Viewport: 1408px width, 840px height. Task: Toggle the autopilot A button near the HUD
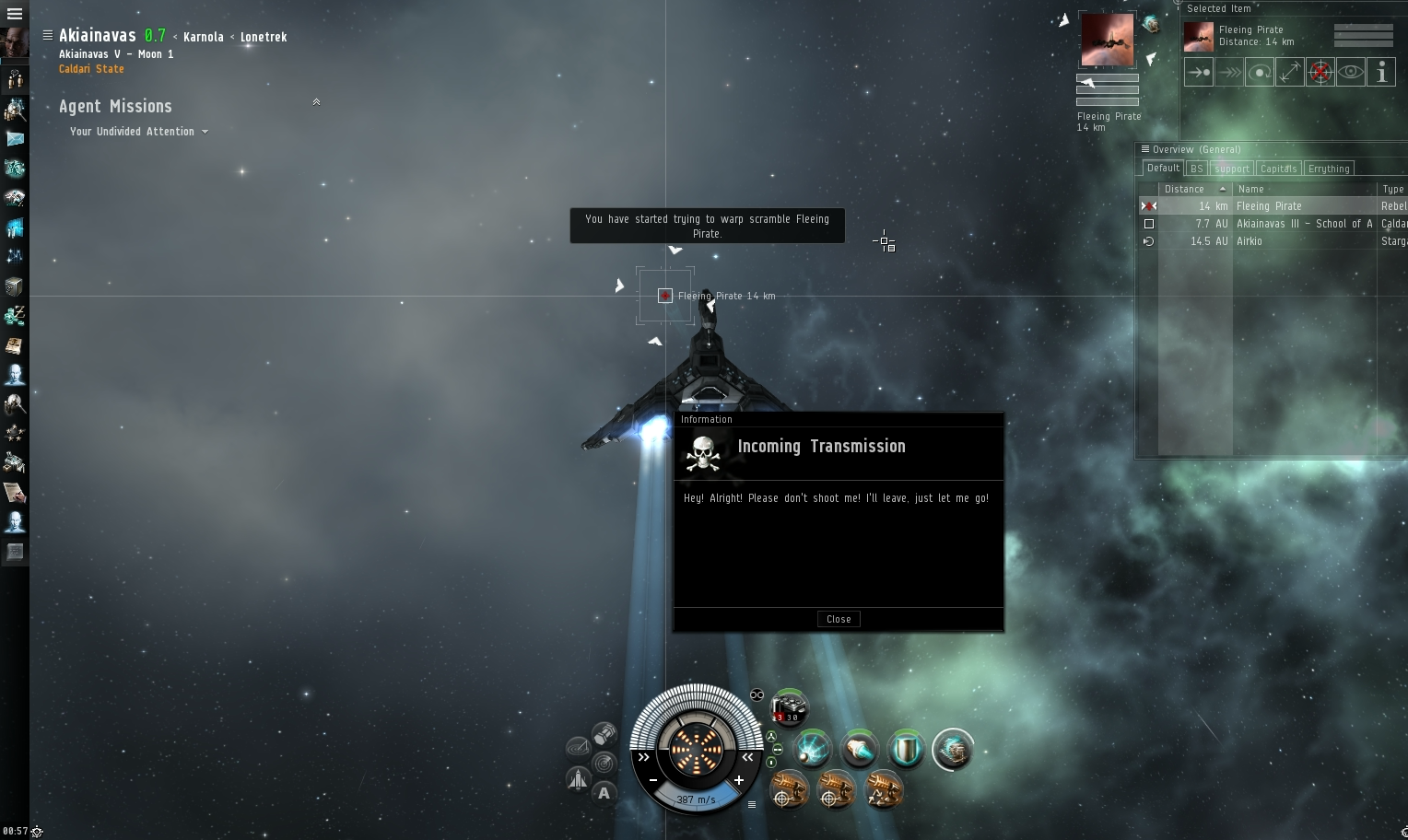[604, 792]
